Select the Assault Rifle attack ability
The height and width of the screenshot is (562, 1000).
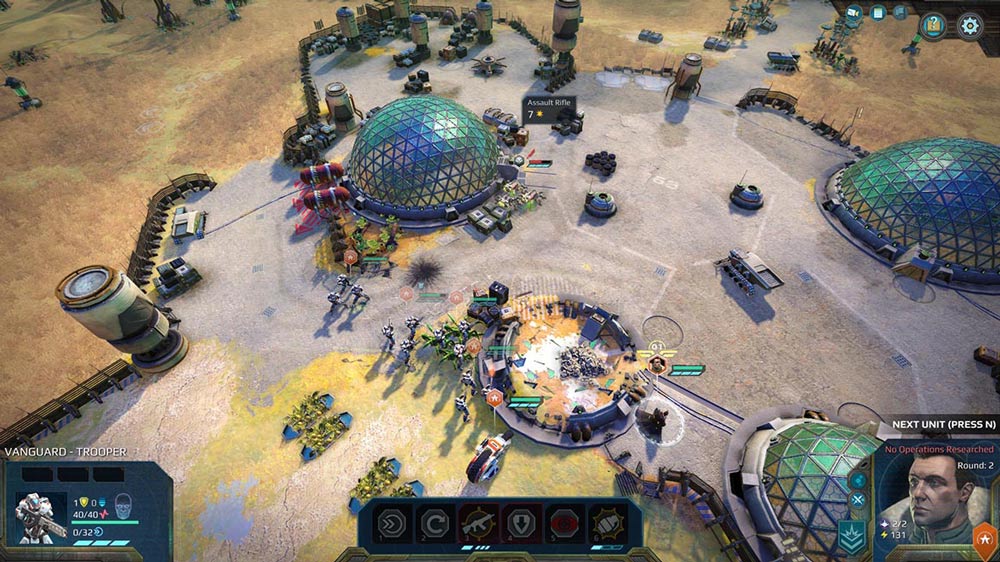[x=478, y=523]
